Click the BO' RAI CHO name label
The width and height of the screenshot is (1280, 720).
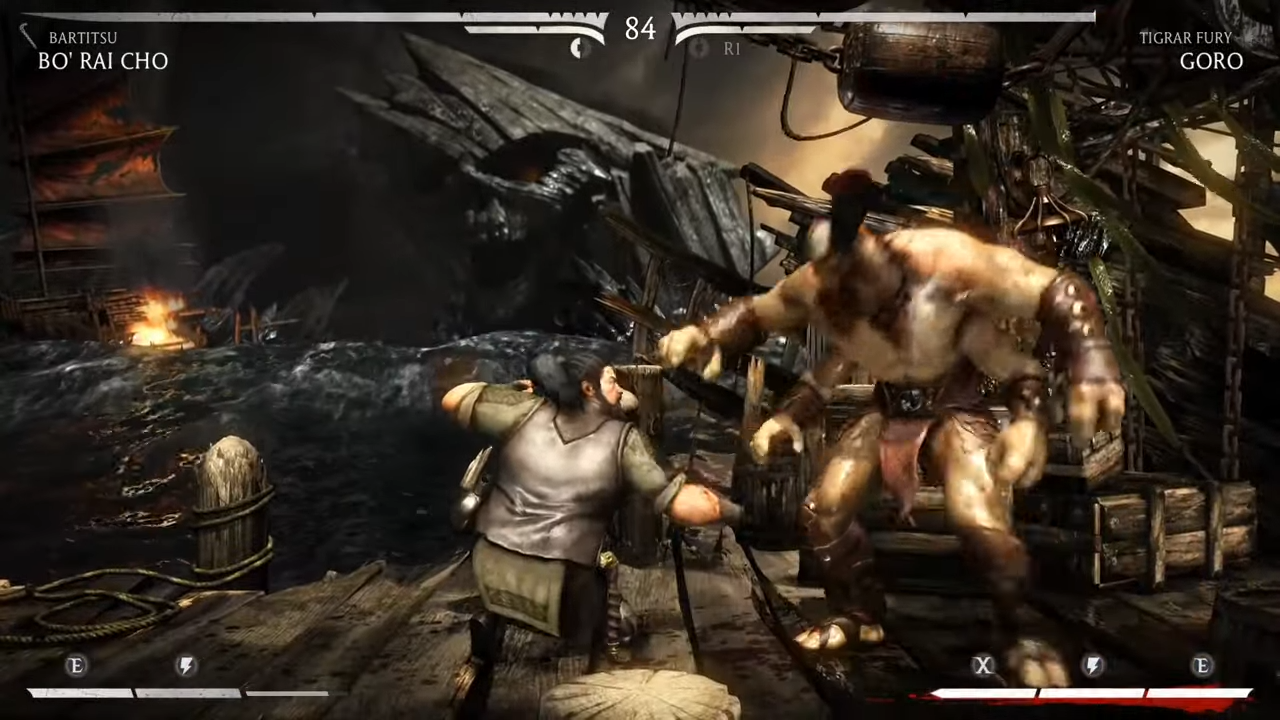103,61
